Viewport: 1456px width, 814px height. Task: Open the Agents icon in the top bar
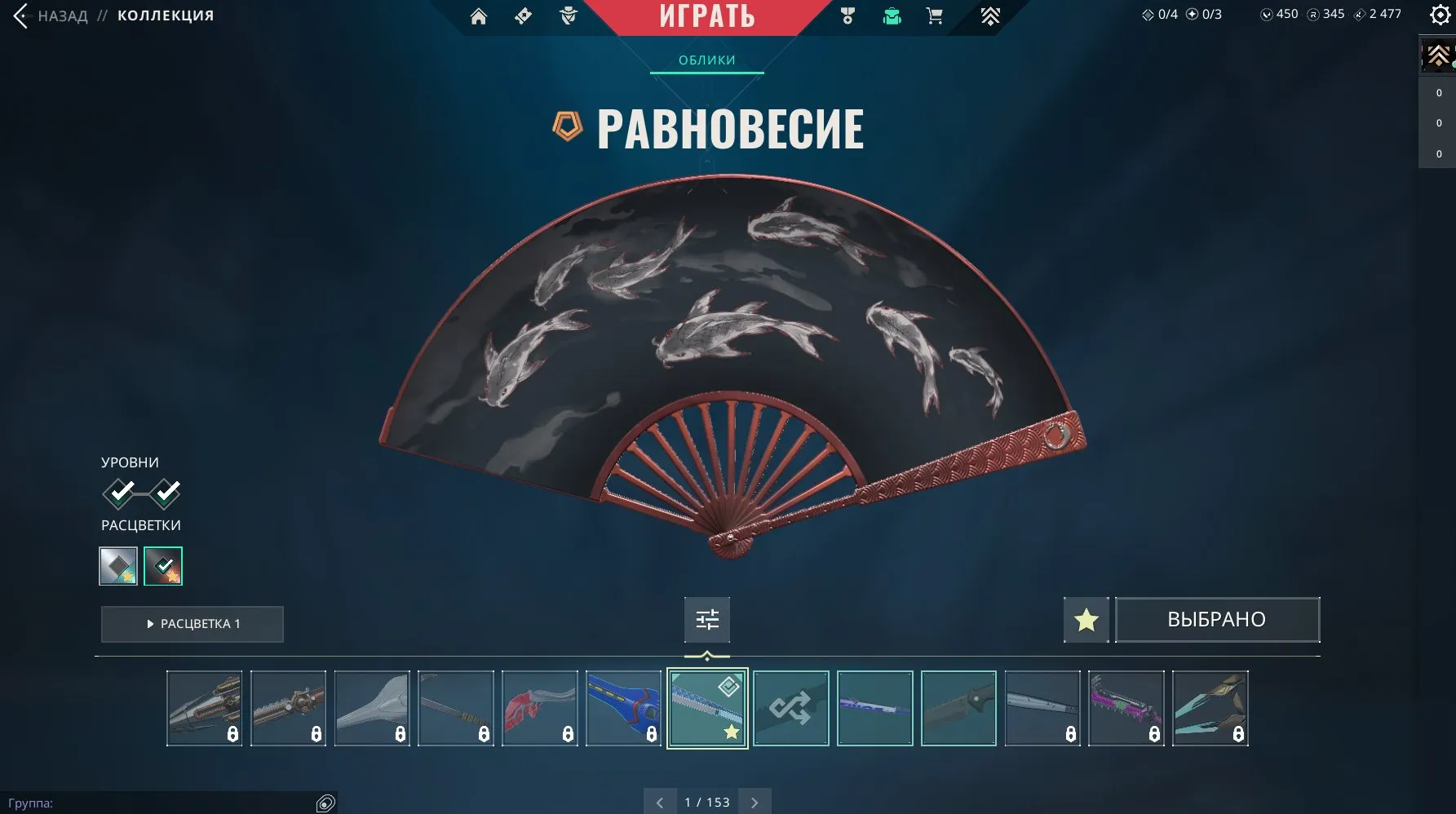pyautogui.click(x=566, y=16)
